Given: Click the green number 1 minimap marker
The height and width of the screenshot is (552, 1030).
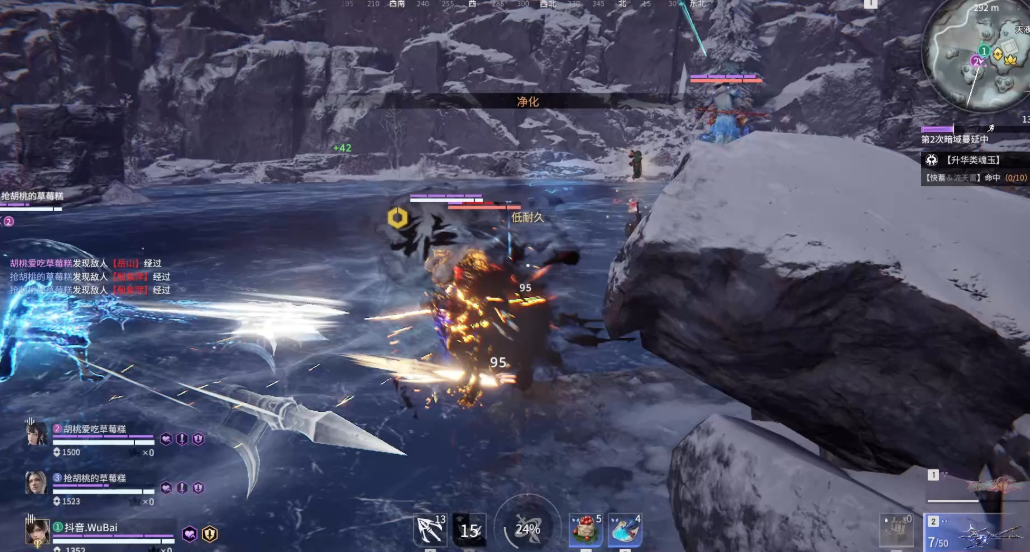Looking at the screenshot, I should (983, 51).
